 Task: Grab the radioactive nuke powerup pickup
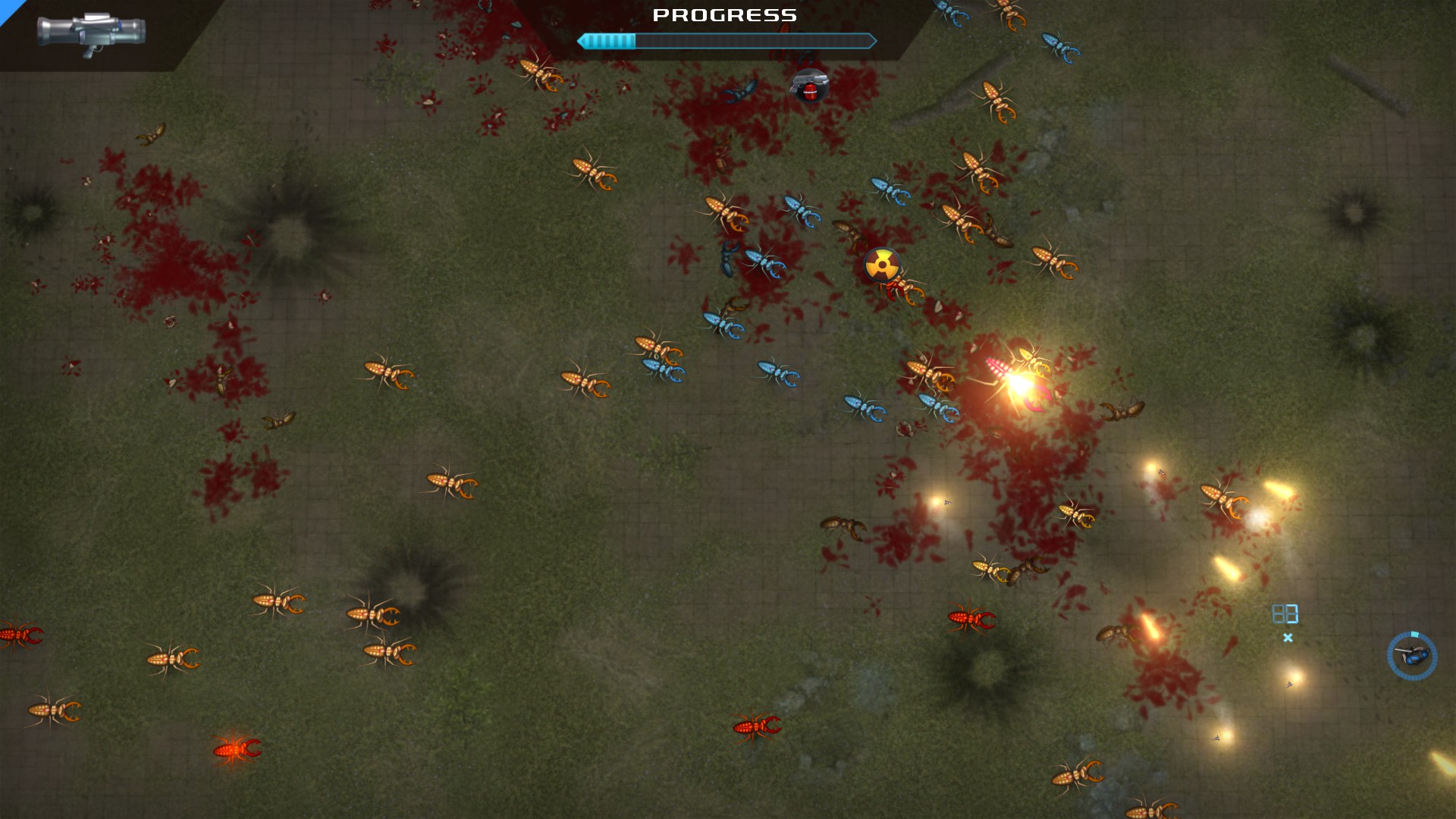click(883, 266)
